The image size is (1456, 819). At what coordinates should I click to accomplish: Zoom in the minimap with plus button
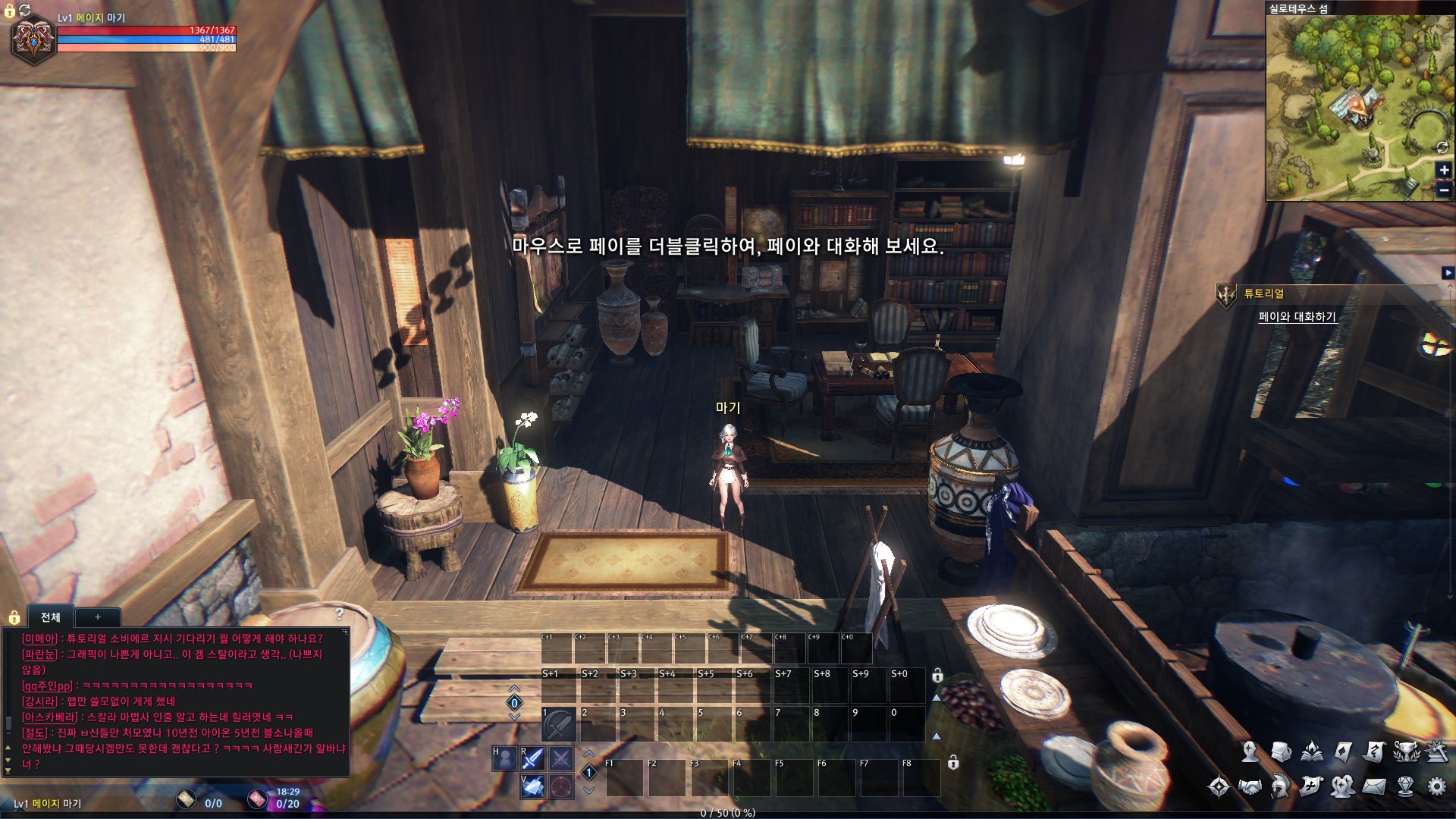point(1444,171)
